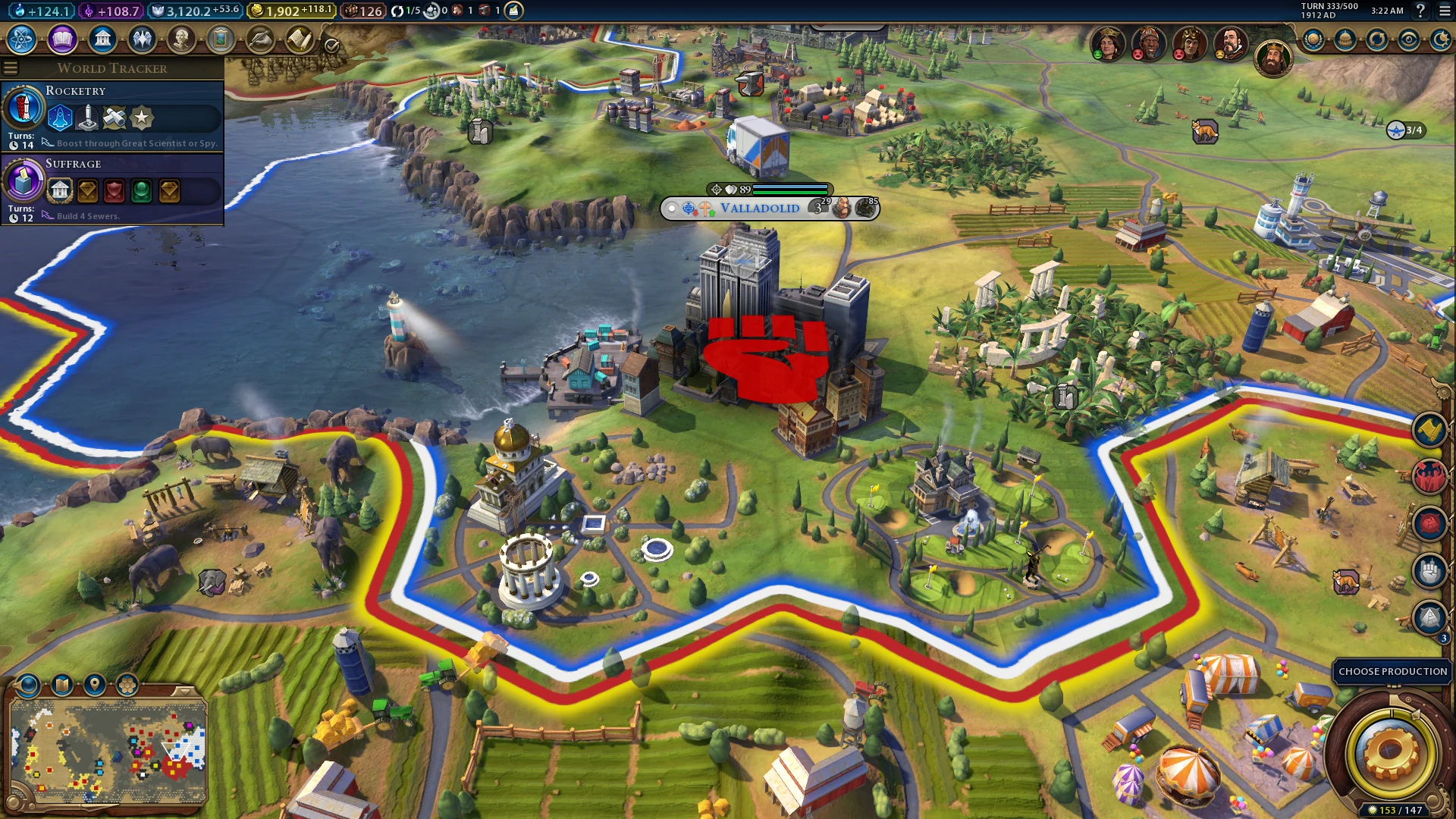Image resolution: width=1456 pixels, height=819 pixels.
Task: Open the minimap map pin options
Action: (x=95, y=685)
